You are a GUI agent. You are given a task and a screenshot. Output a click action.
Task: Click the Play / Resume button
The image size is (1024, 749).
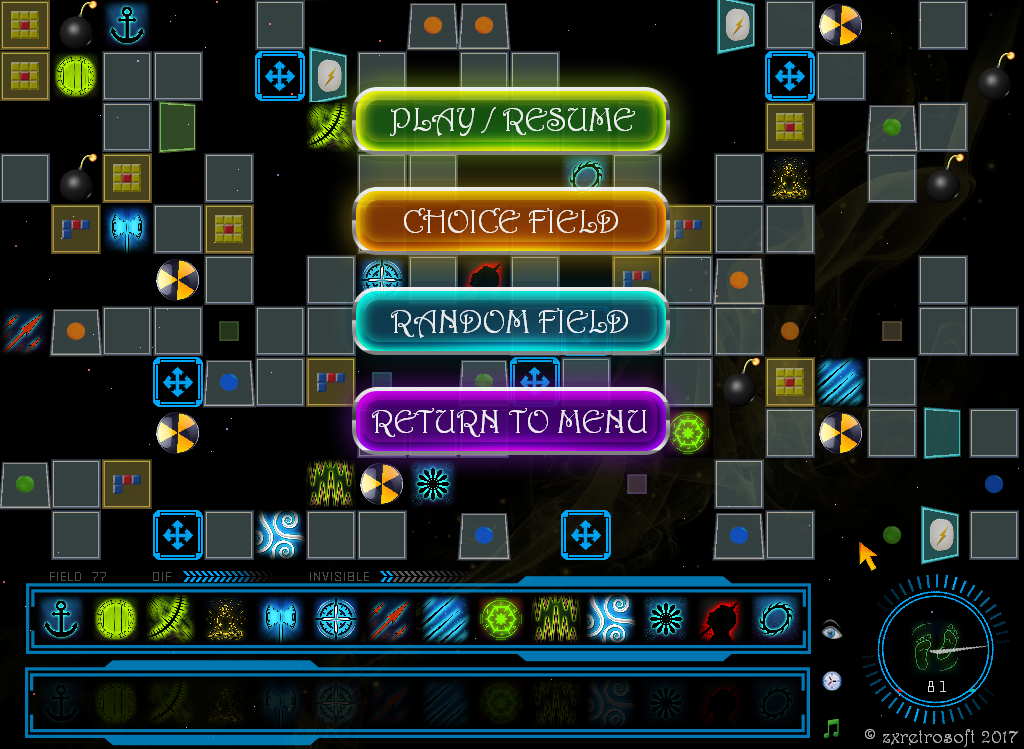511,121
